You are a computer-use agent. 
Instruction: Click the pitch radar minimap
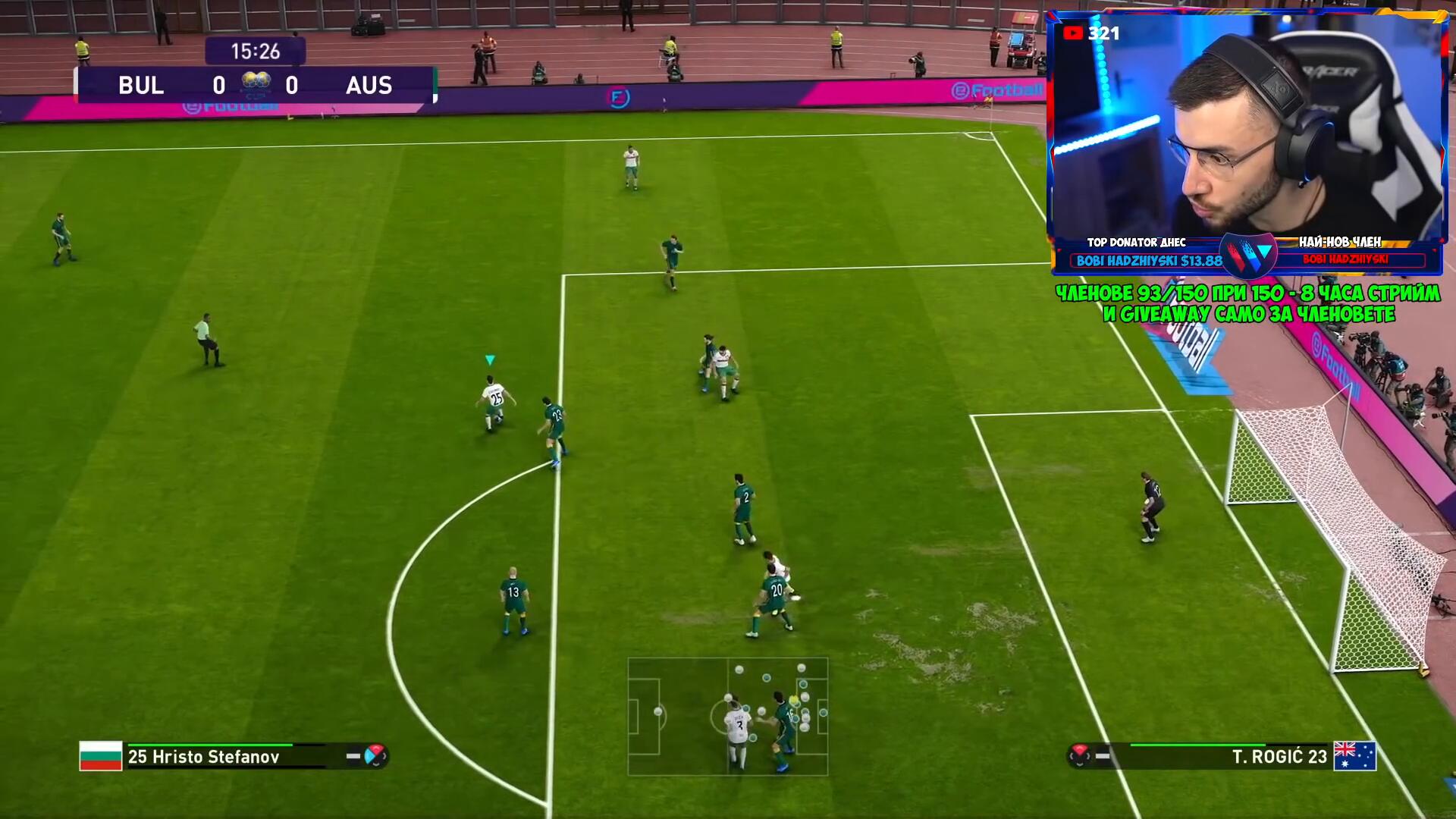click(727, 717)
